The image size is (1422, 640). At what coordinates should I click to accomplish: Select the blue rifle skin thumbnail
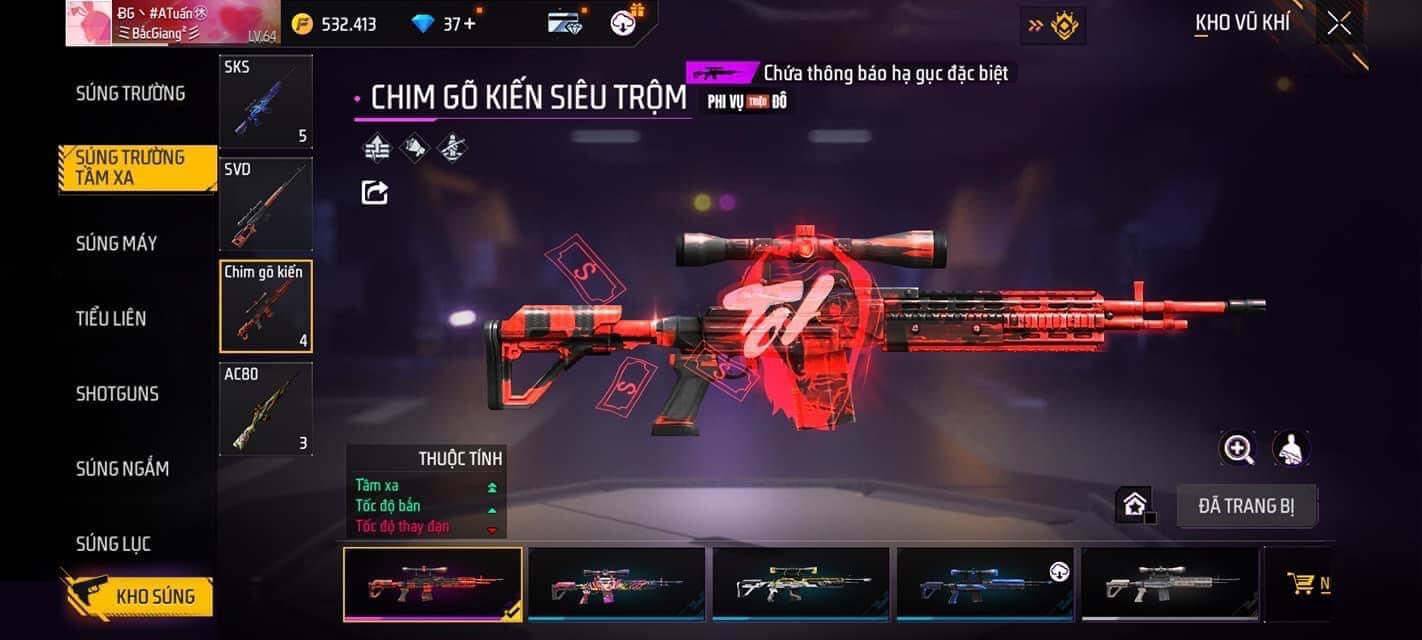pyautogui.click(x=985, y=584)
